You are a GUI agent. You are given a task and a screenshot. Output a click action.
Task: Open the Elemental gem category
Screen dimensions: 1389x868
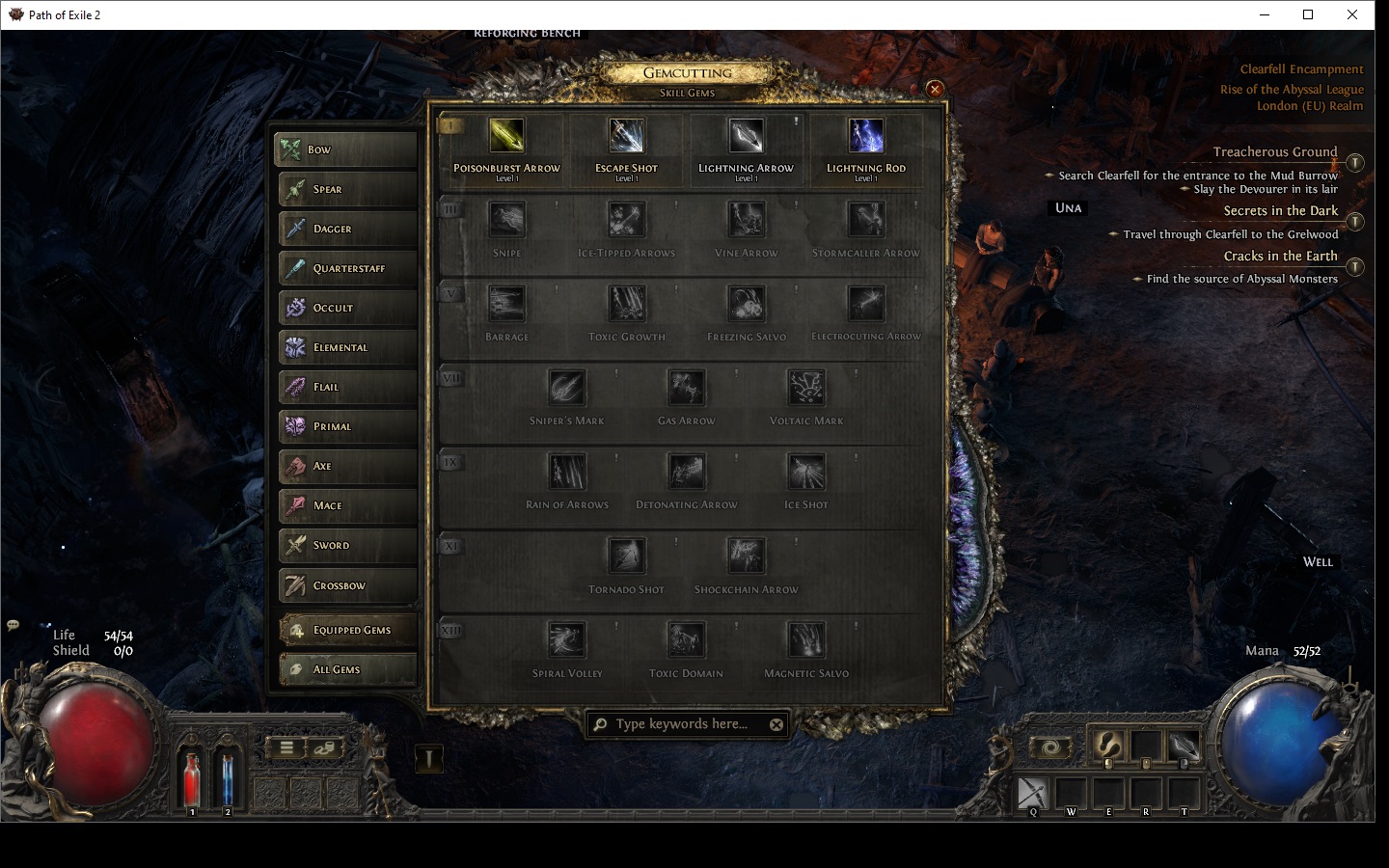(x=347, y=347)
